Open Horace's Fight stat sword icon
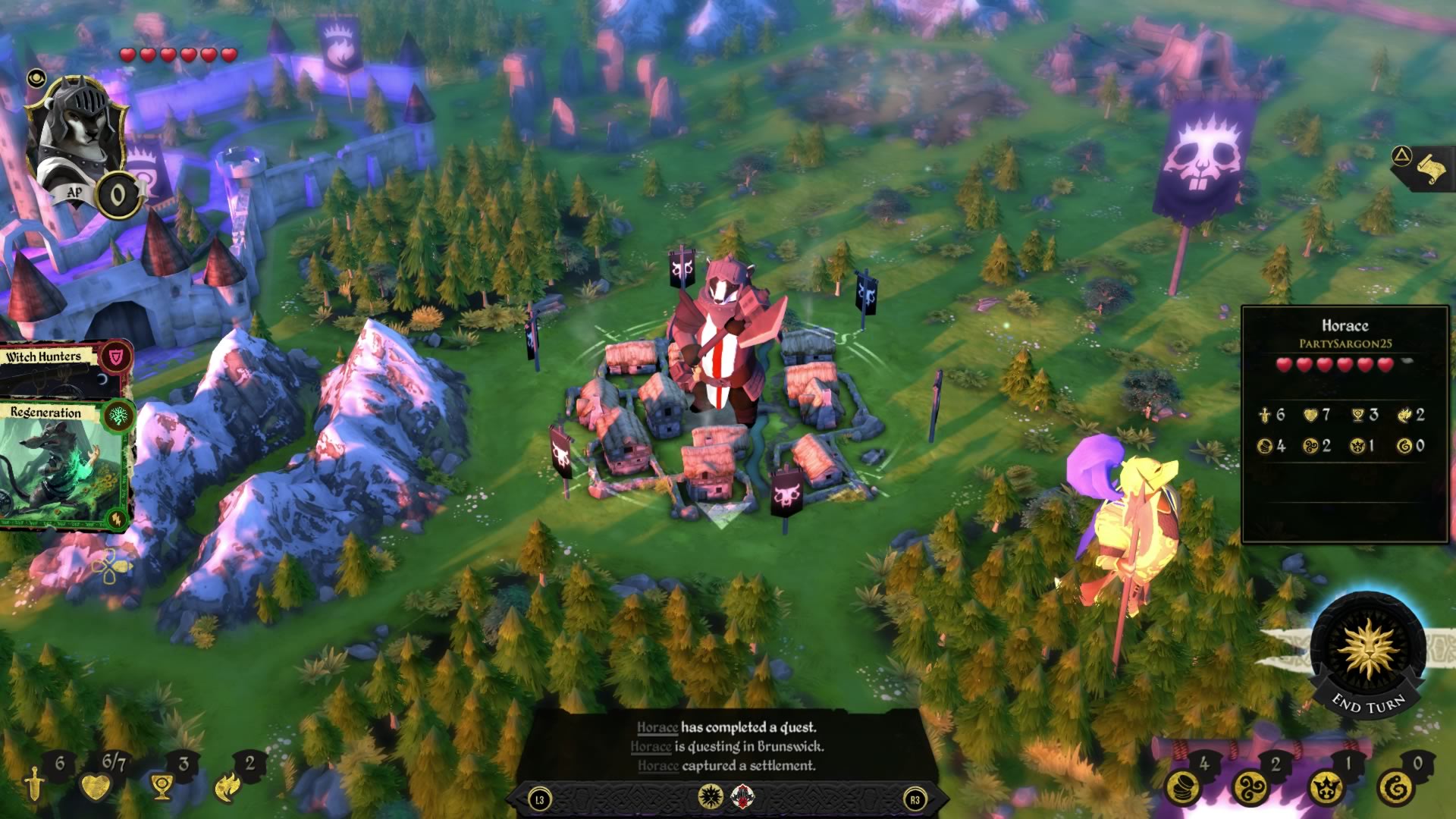 click(x=1264, y=415)
